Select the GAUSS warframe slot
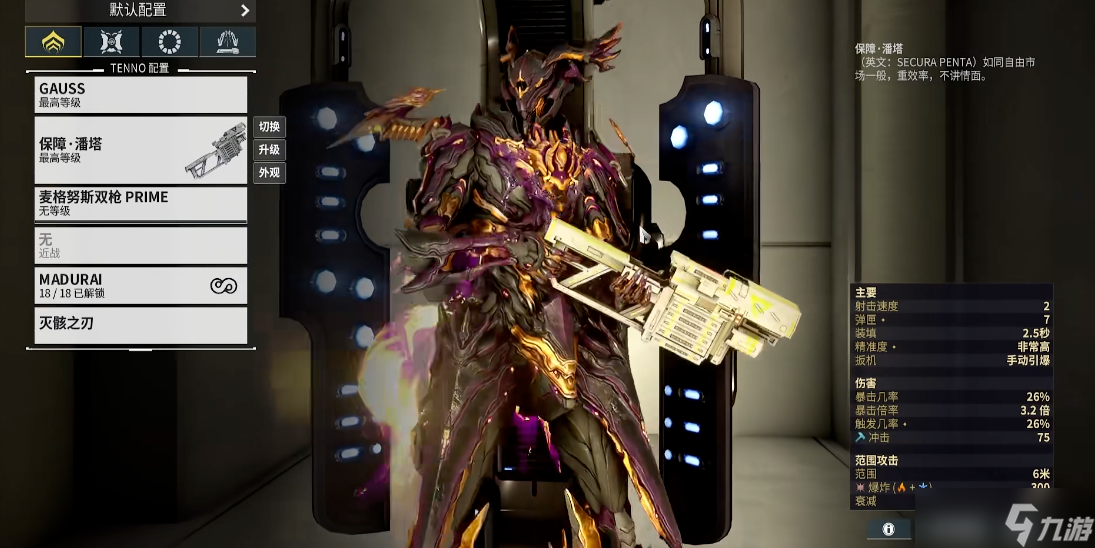The image size is (1095, 548). tap(140, 94)
